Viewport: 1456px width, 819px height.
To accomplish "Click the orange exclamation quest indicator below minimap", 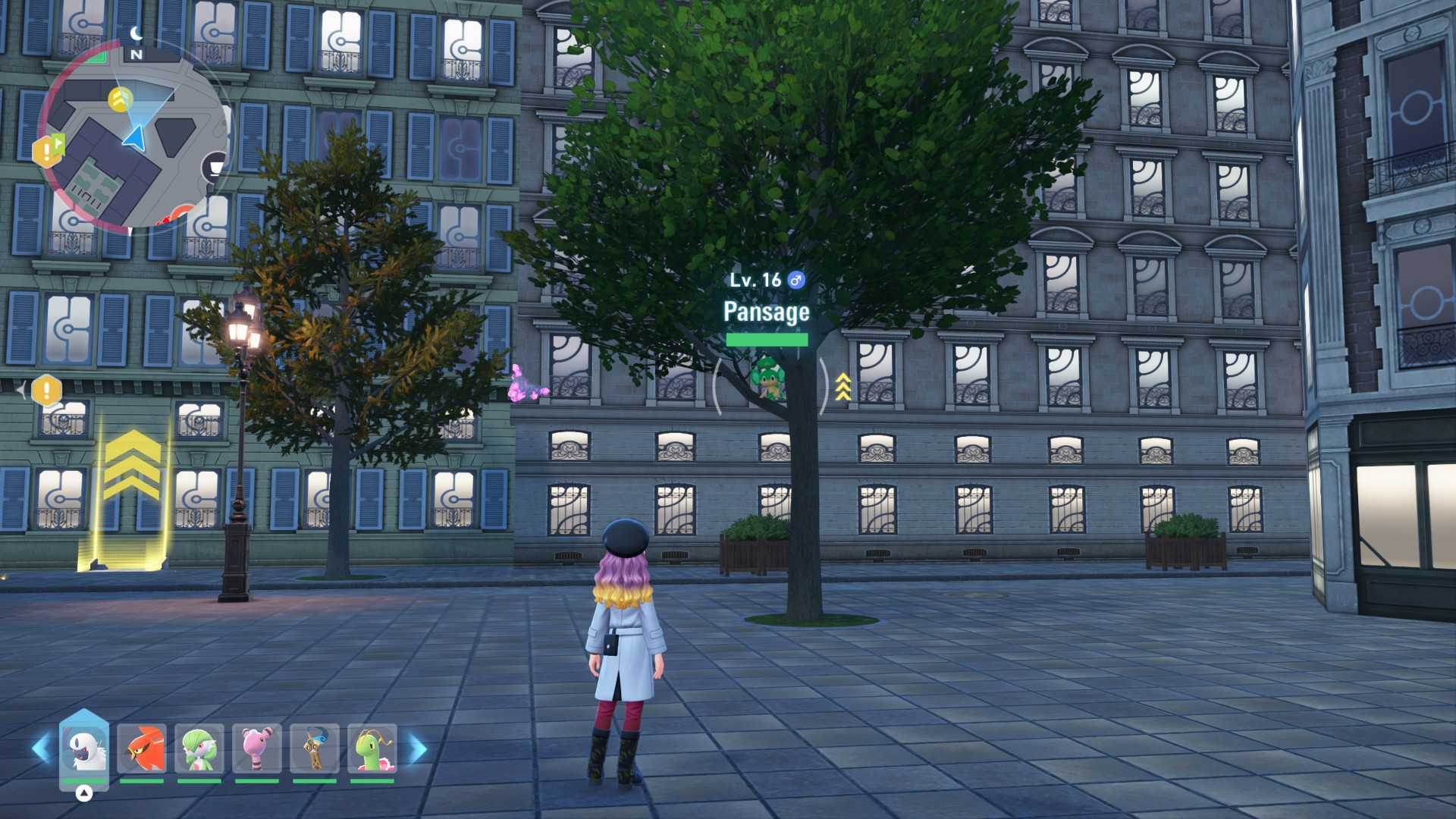I will pyautogui.click(x=46, y=391).
